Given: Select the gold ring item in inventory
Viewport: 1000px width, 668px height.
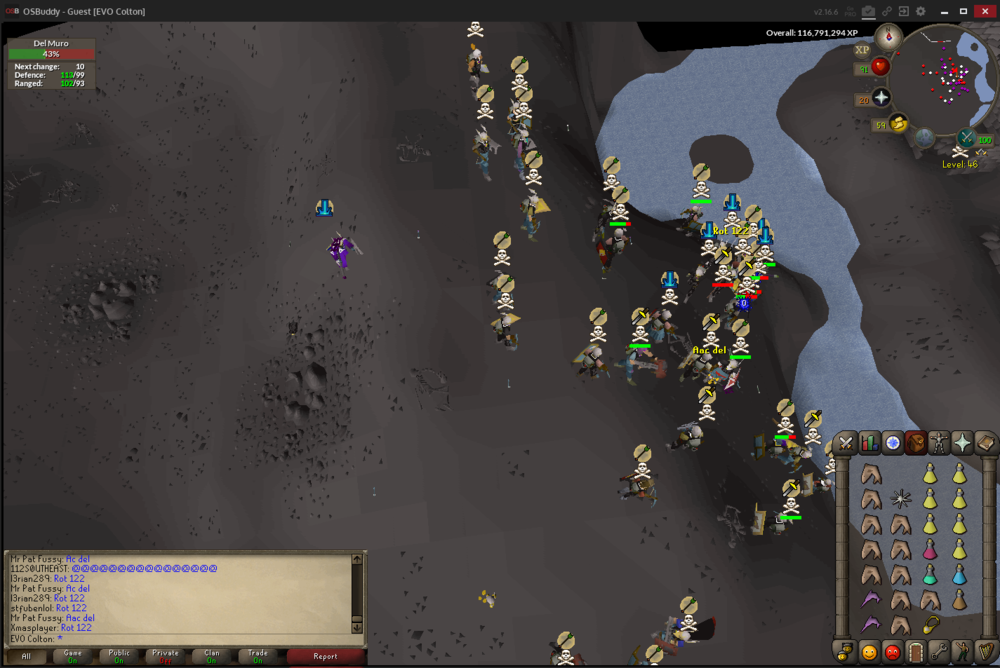Looking at the screenshot, I should (x=931, y=624).
